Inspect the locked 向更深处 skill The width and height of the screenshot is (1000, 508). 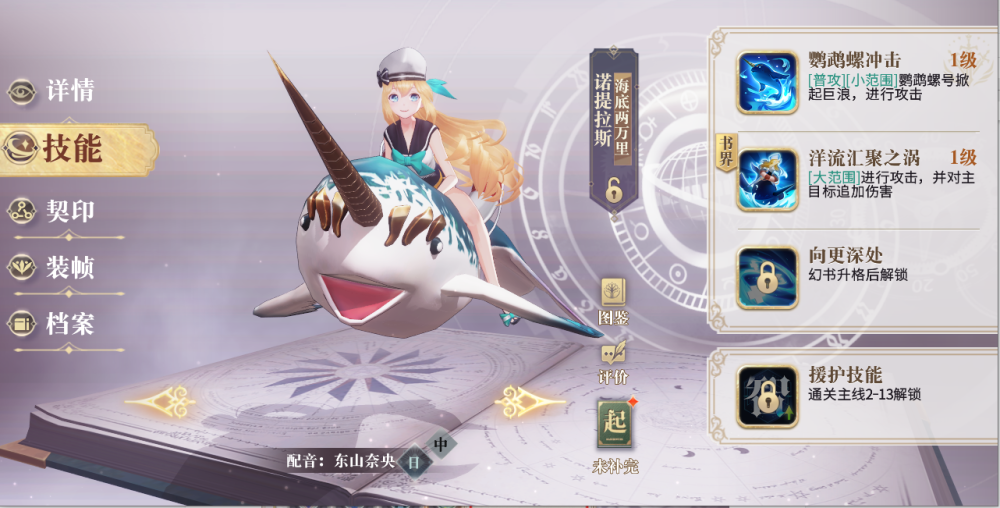pos(767,277)
